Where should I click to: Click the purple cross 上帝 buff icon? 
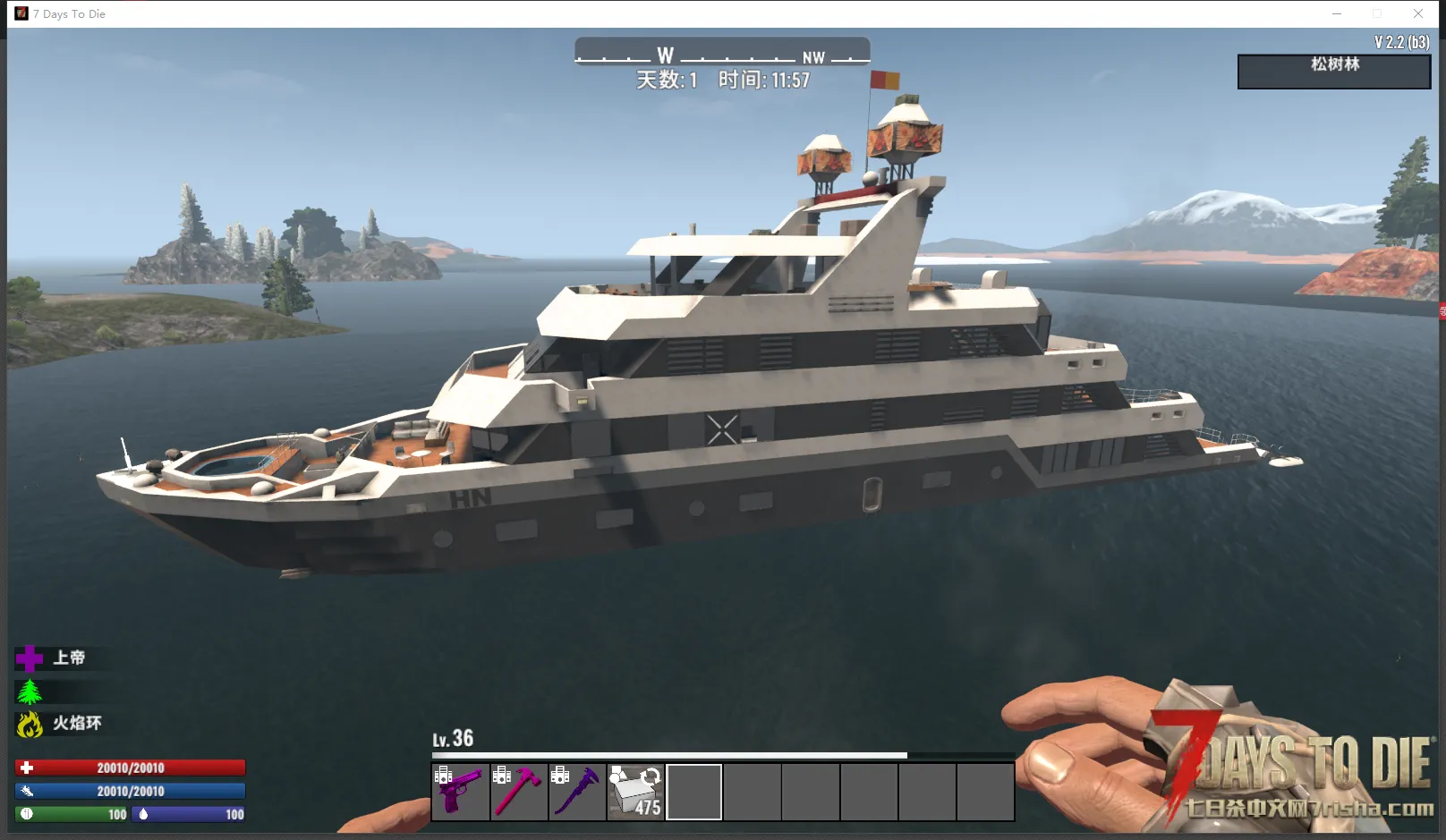click(29, 658)
